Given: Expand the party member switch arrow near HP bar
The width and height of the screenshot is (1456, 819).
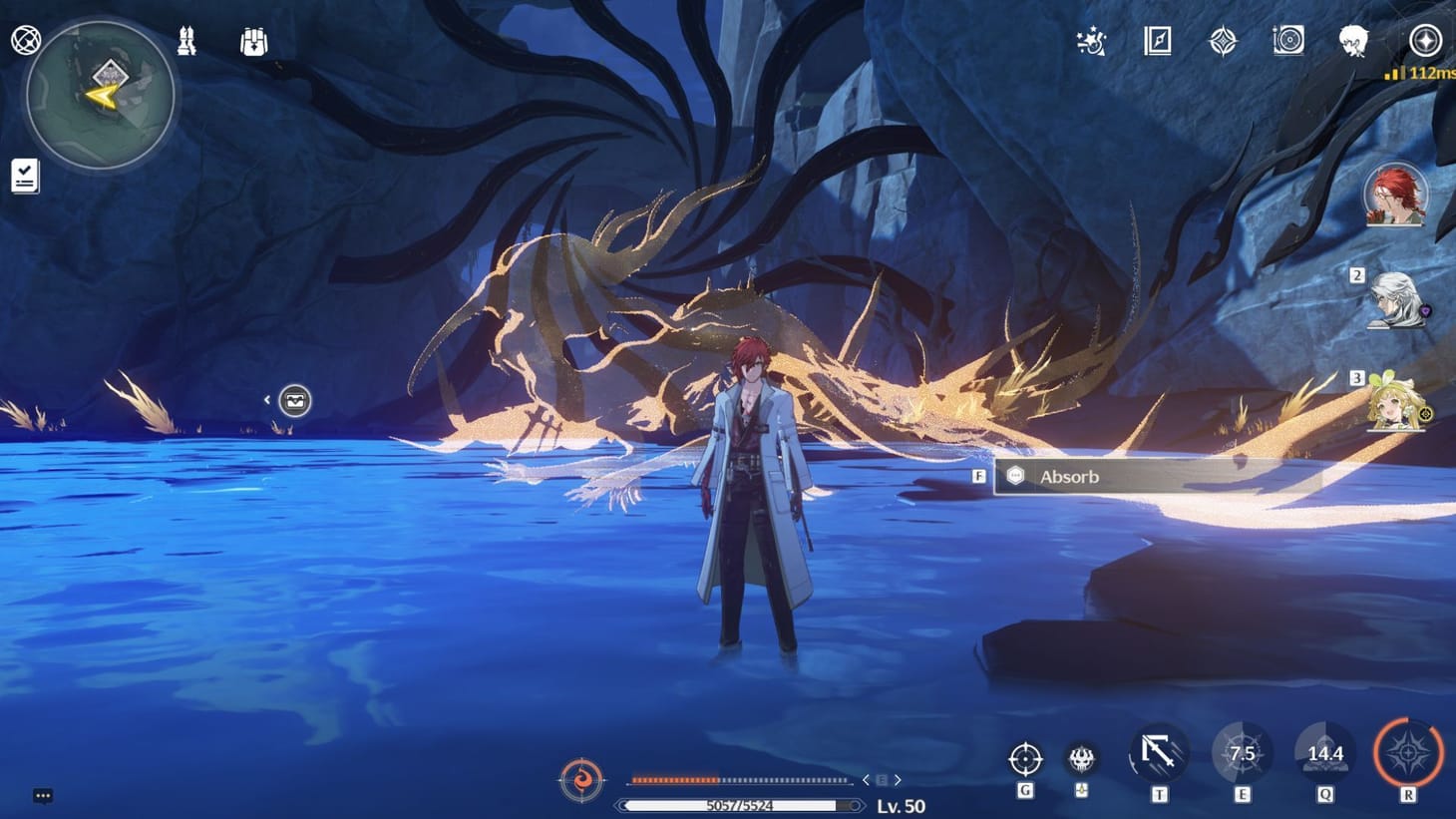Looking at the screenshot, I should [896, 780].
